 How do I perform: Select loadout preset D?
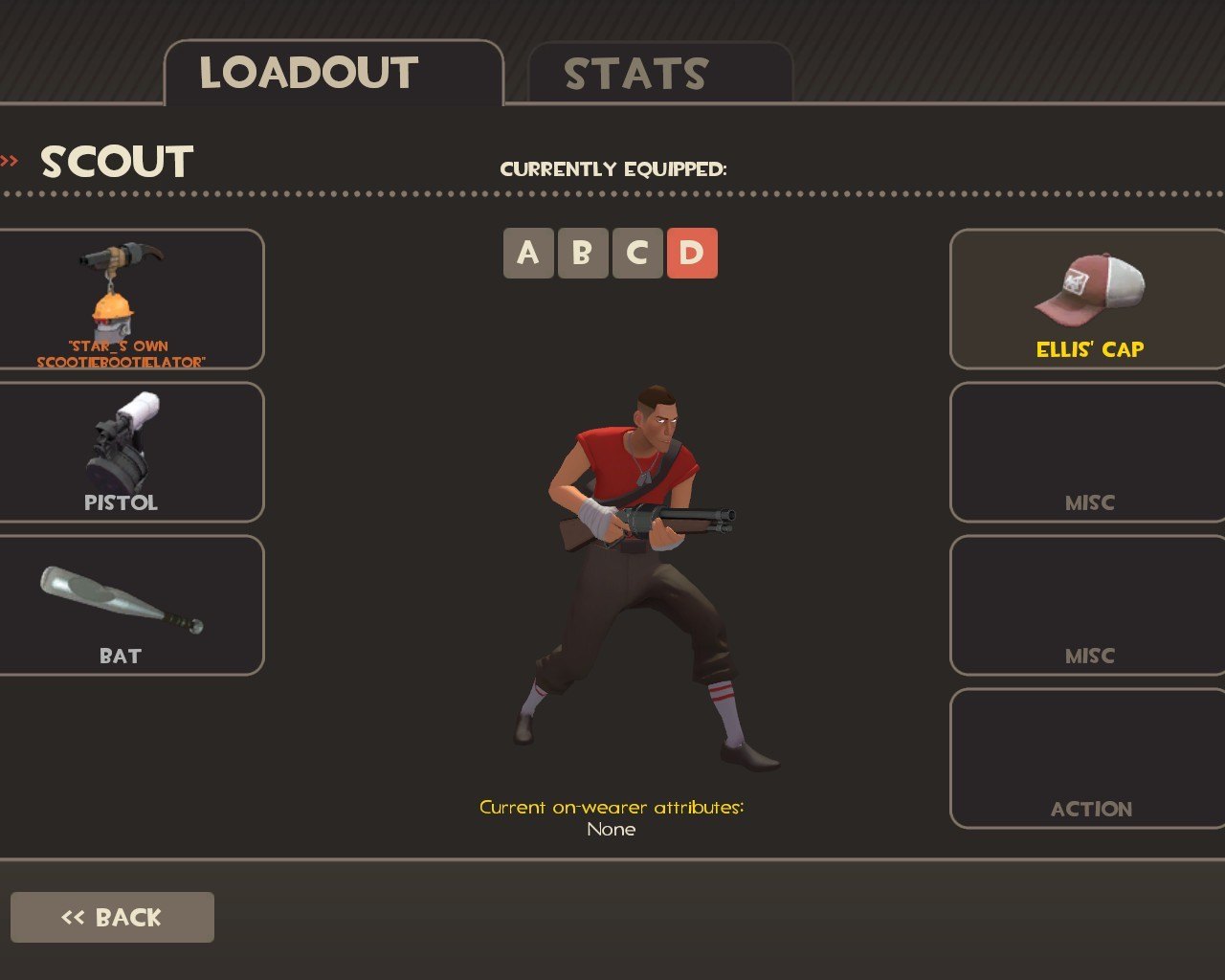(x=691, y=254)
